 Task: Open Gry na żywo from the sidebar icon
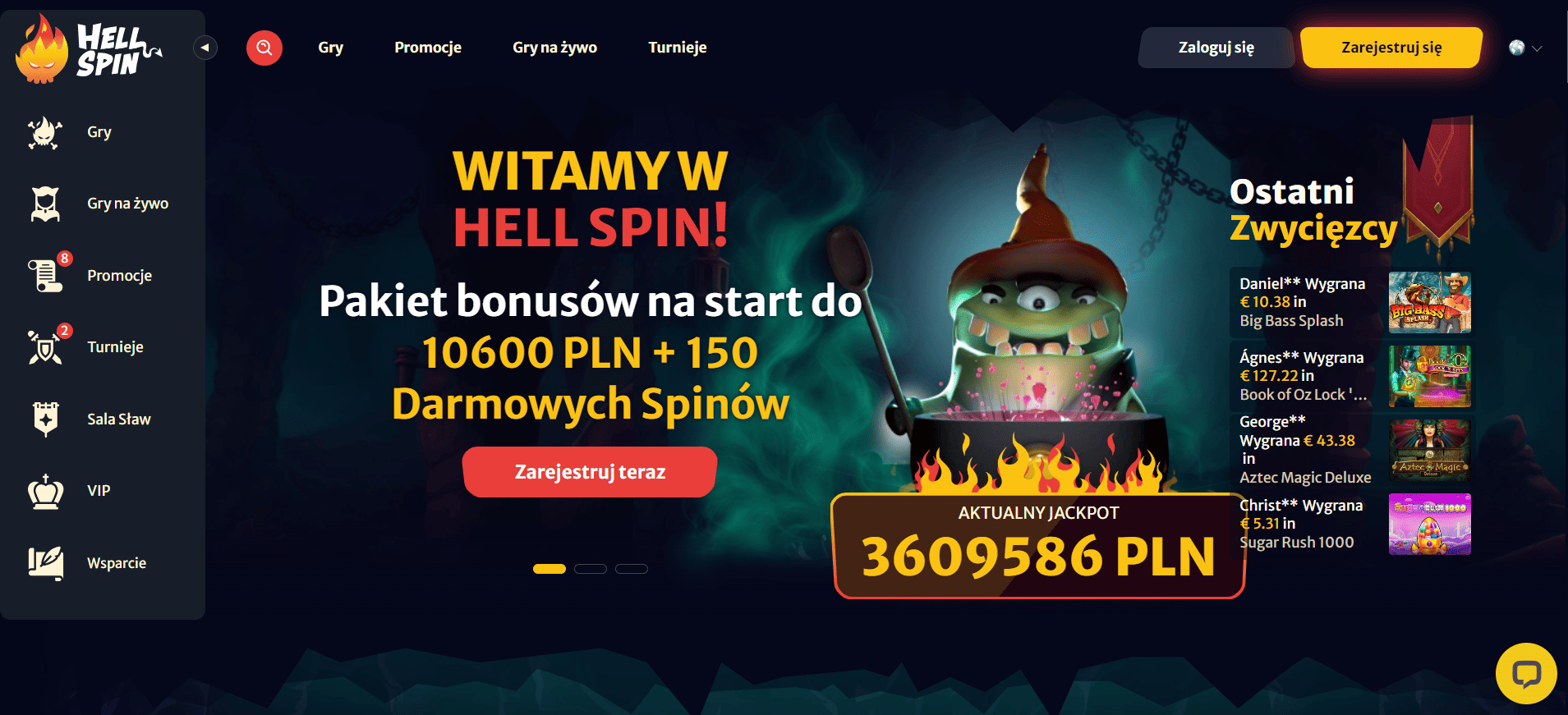click(x=45, y=204)
